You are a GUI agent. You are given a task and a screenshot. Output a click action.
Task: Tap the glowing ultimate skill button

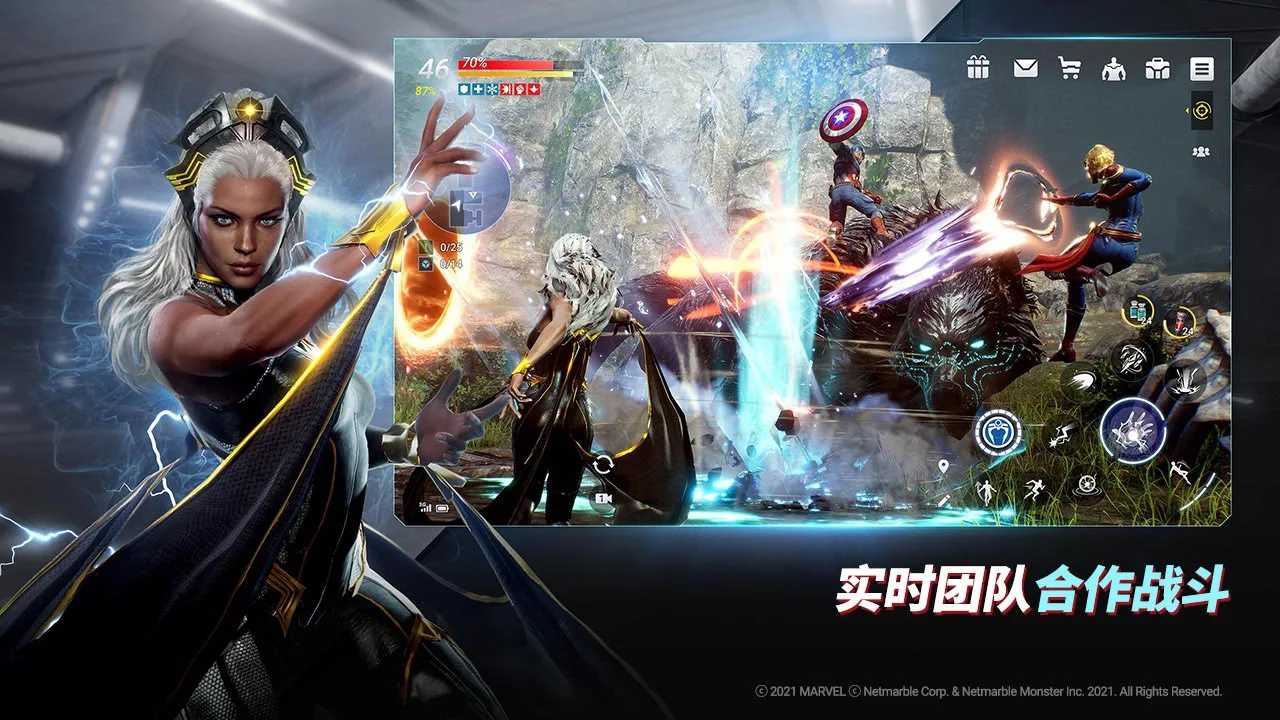pyautogui.click(x=1132, y=430)
